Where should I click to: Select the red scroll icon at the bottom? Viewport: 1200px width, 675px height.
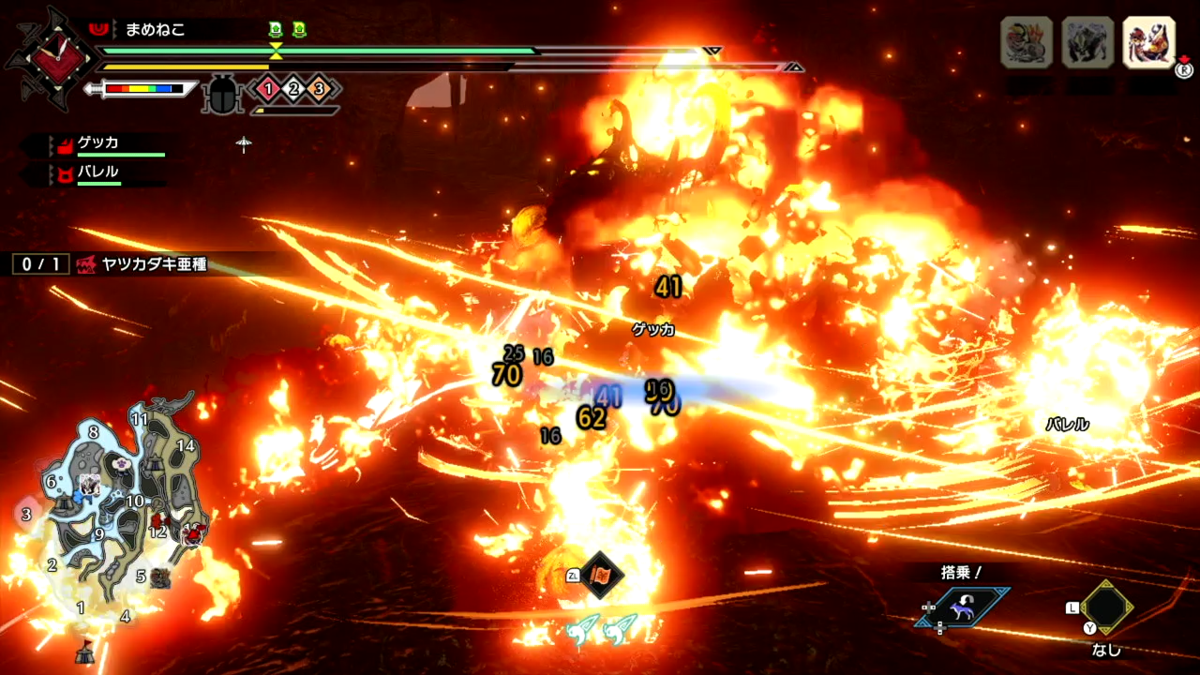coord(602,575)
